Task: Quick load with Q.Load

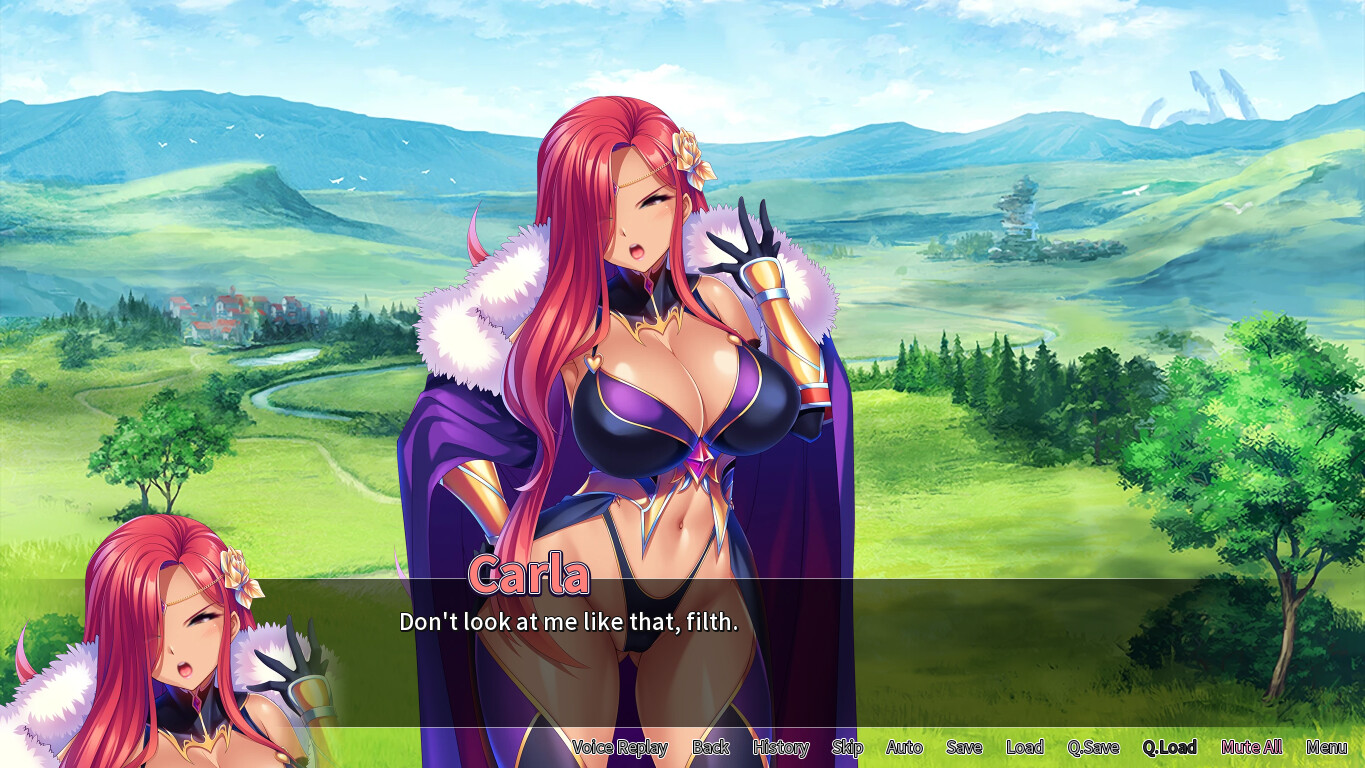Action: tap(1170, 747)
